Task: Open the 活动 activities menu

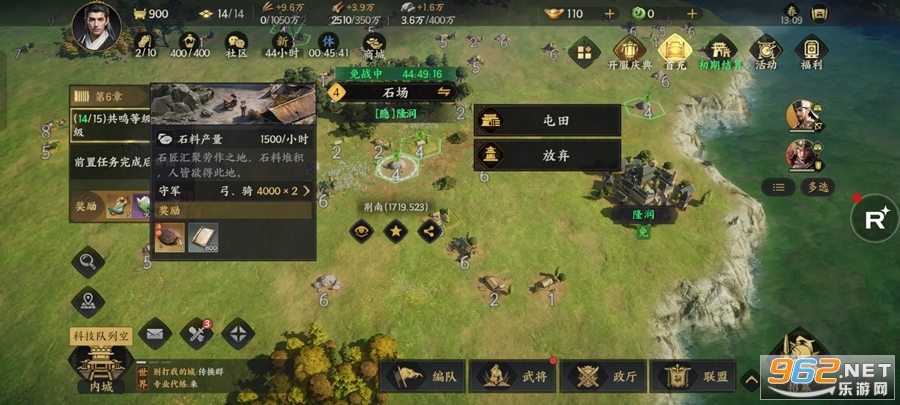Action: coord(766,52)
